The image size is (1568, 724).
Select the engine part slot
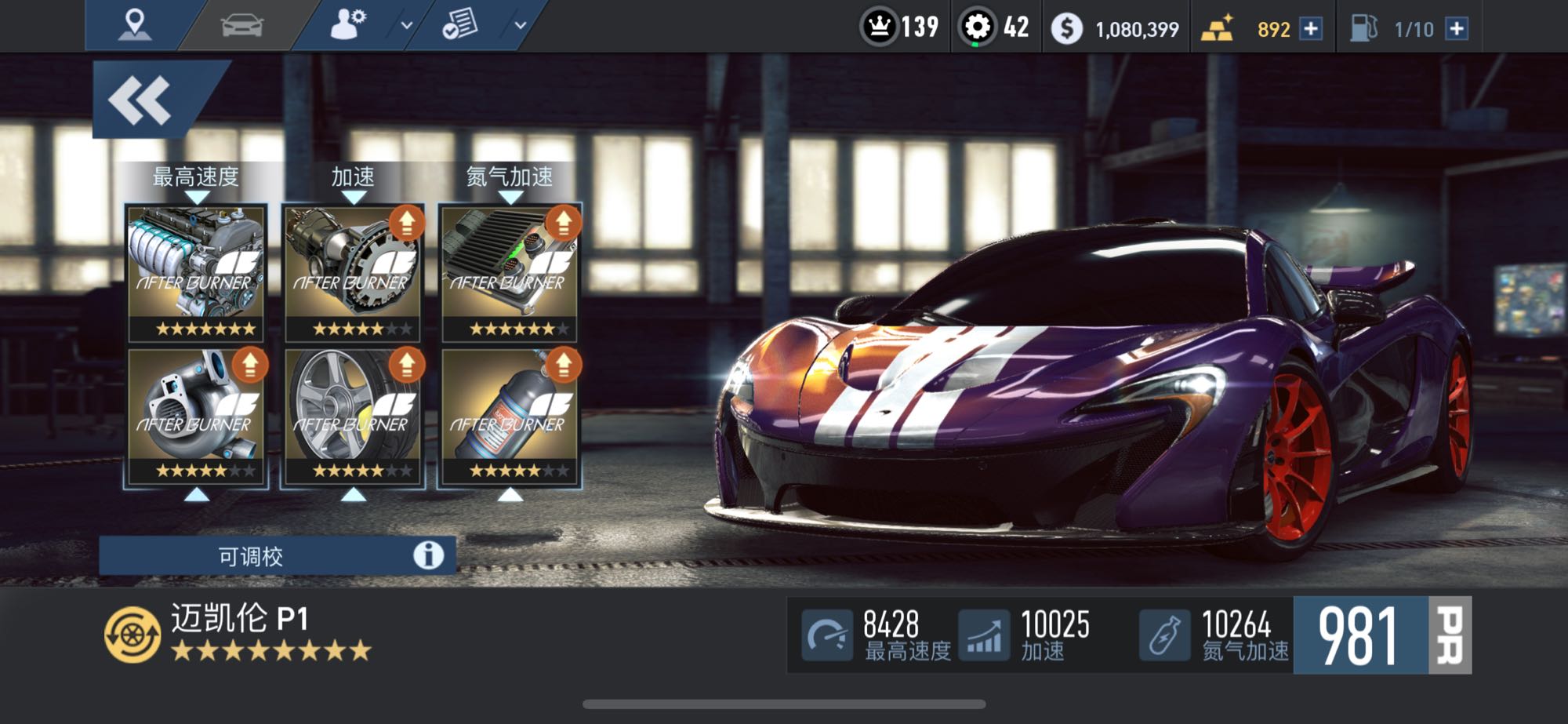[196, 272]
